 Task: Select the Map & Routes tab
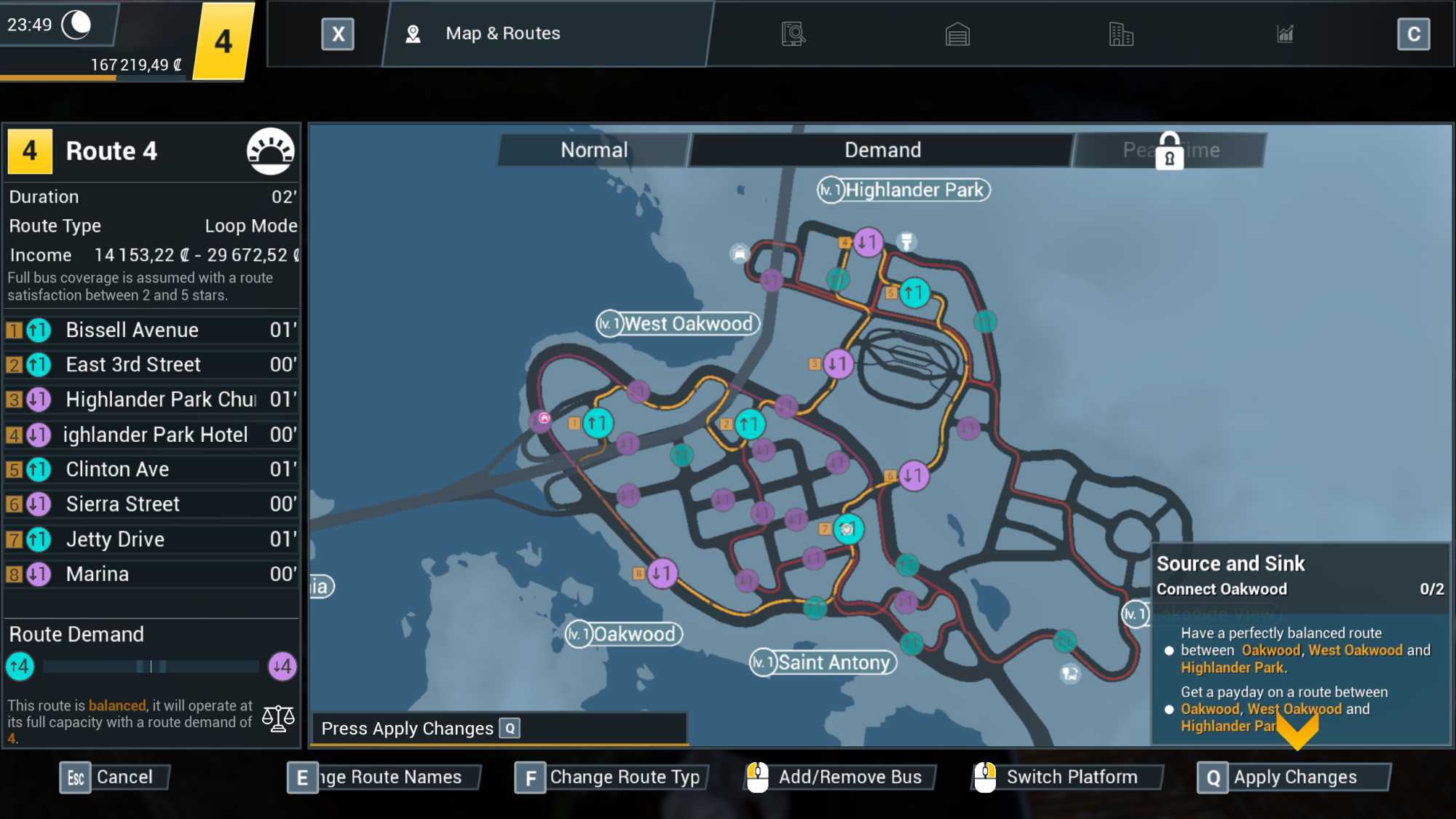(502, 33)
